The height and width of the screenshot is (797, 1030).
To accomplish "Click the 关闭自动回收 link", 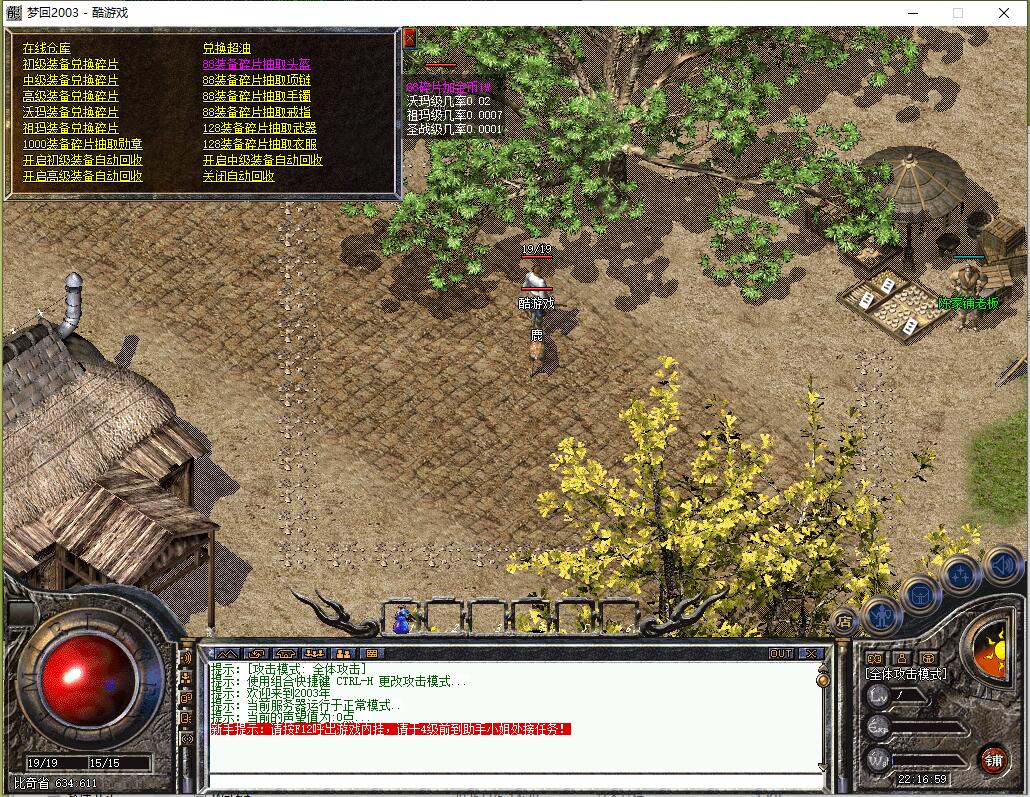I will point(238,176).
